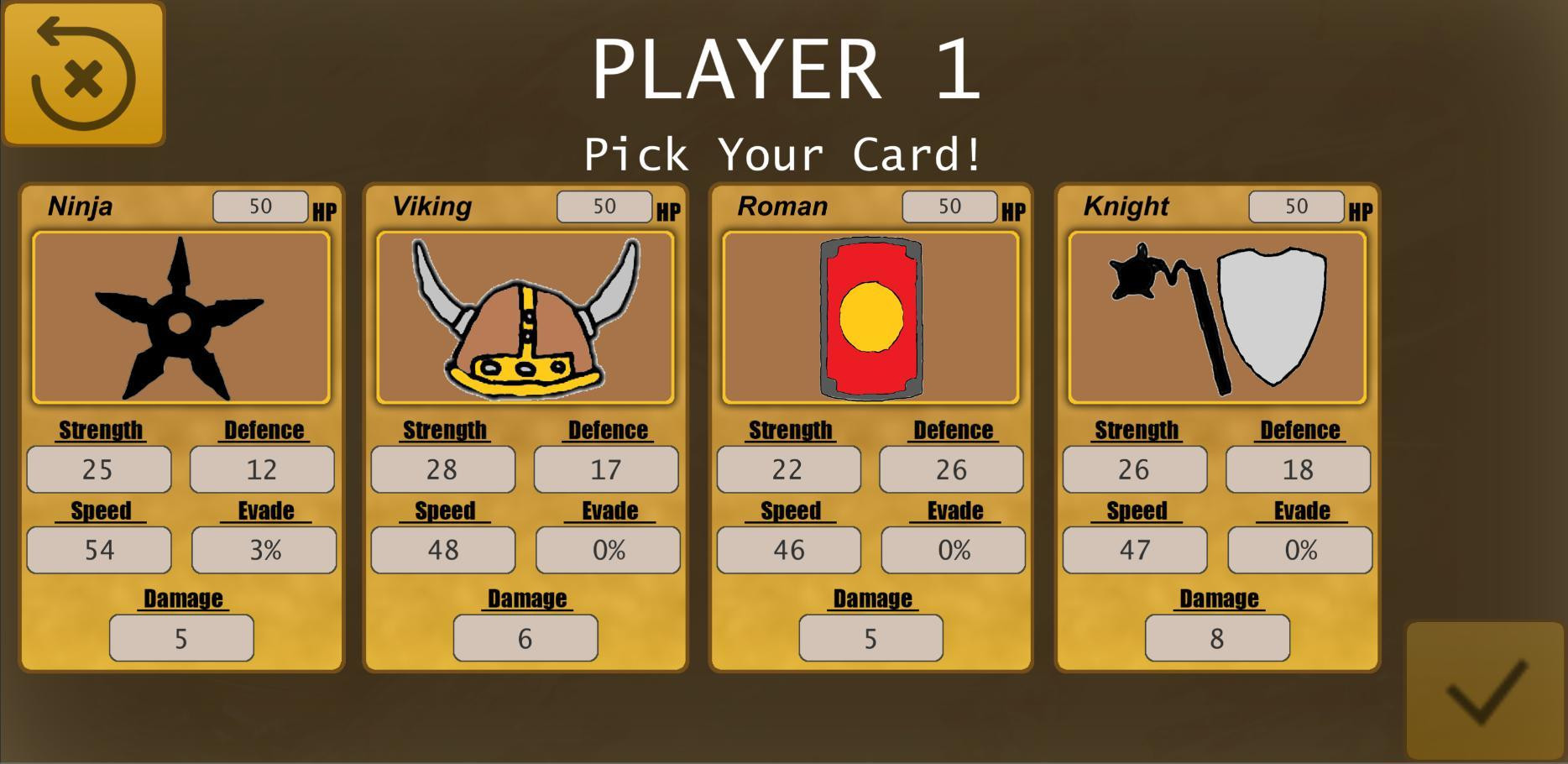Click the Strength value 28 on Viking card
This screenshot has height=764, width=1568.
[x=442, y=470]
